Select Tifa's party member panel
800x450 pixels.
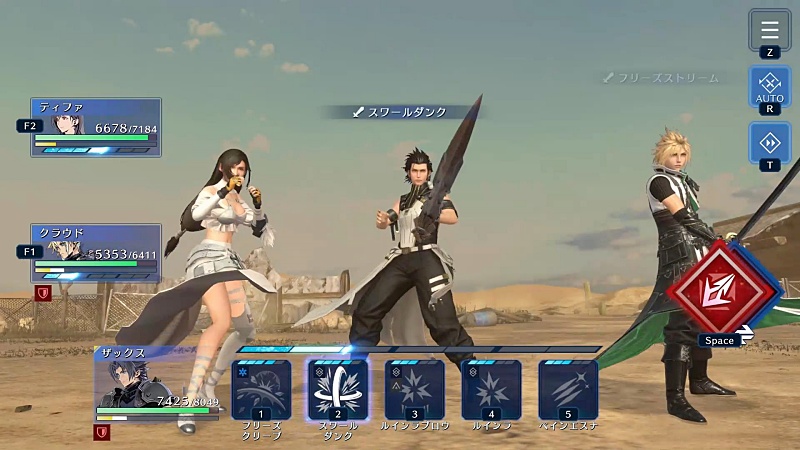pyautogui.click(x=96, y=127)
